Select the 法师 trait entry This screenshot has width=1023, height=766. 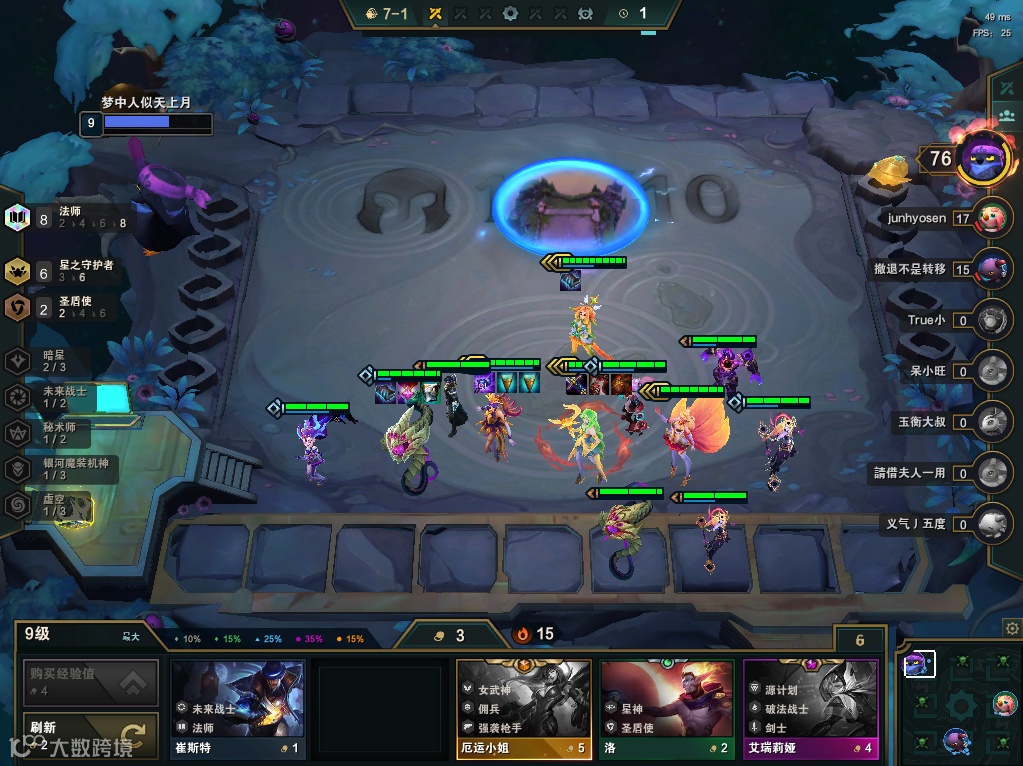click(x=68, y=217)
